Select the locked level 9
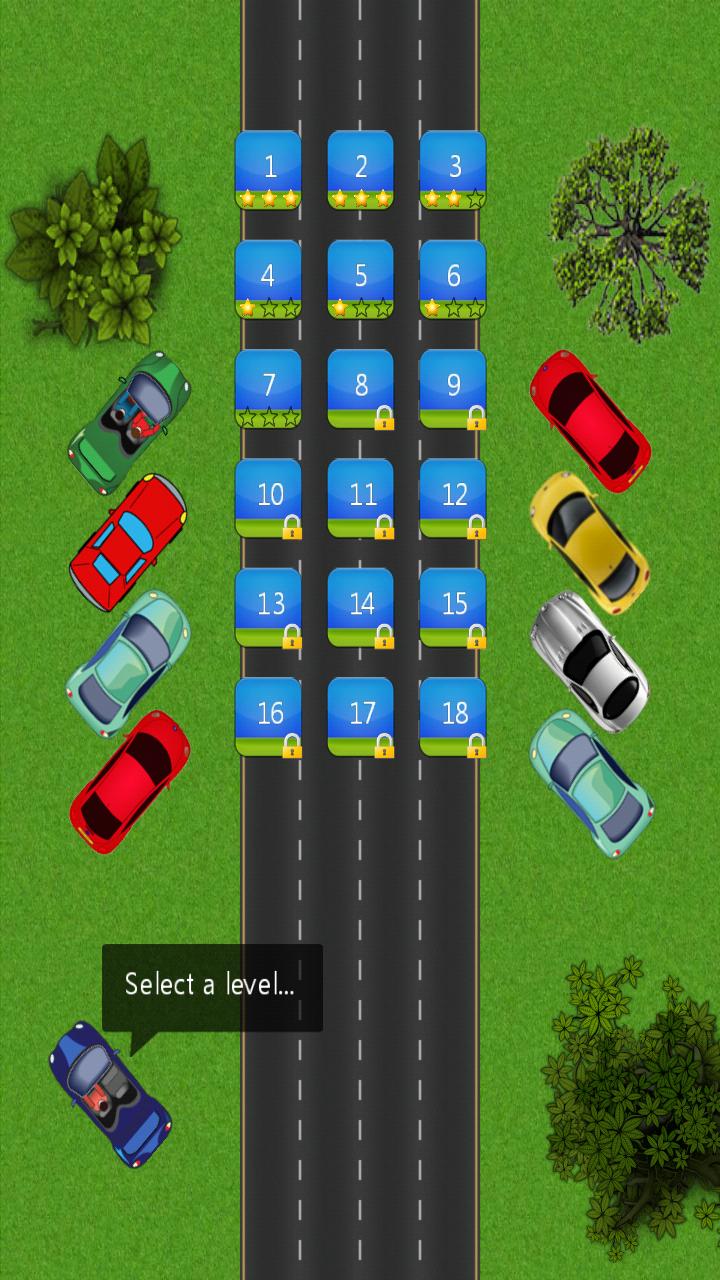This screenshot has width=720, height=1280. coord(453,389)
